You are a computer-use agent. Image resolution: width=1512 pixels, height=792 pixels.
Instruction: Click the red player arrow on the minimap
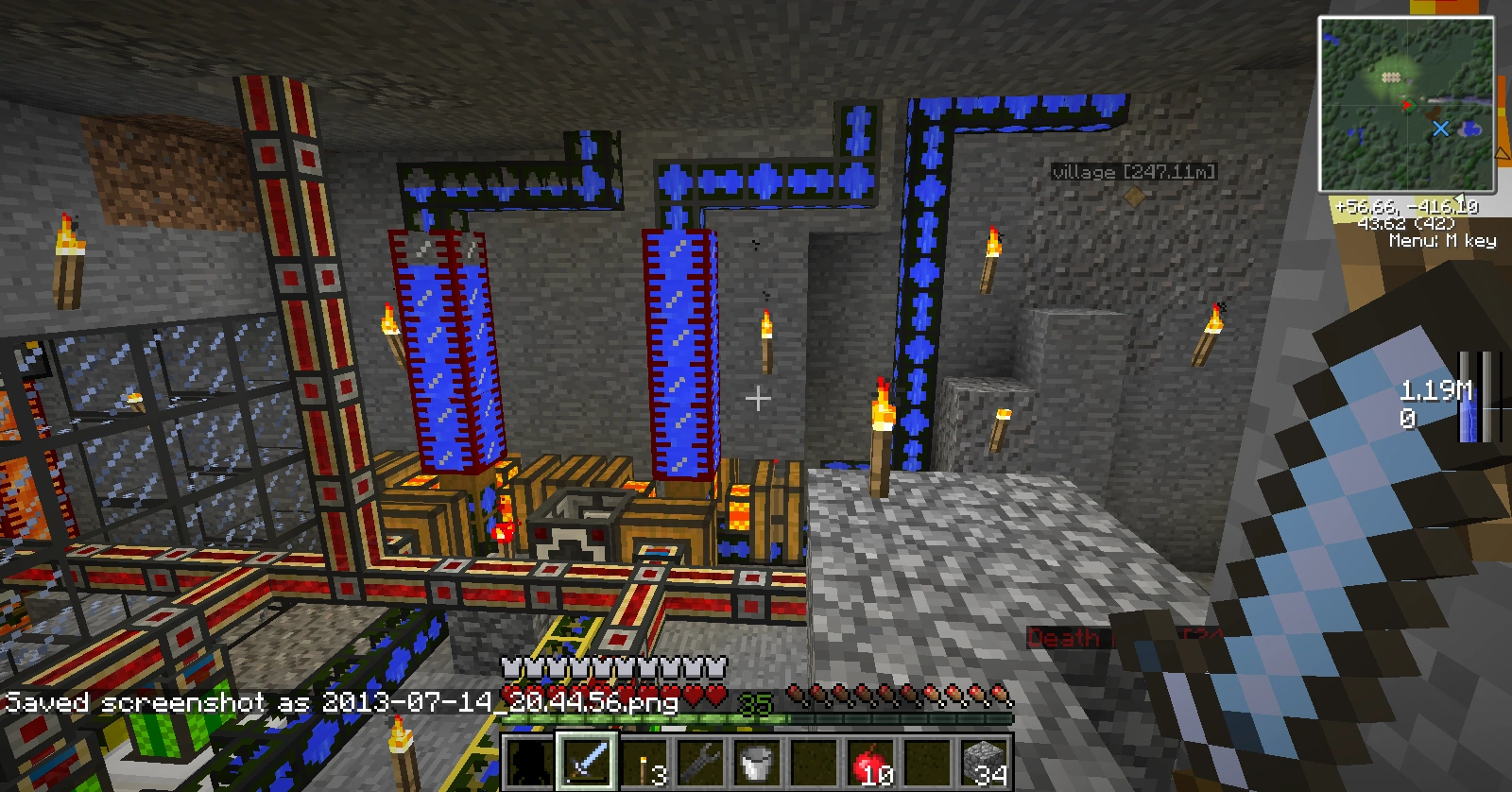pyautogui.click(x=1408, y=104)
